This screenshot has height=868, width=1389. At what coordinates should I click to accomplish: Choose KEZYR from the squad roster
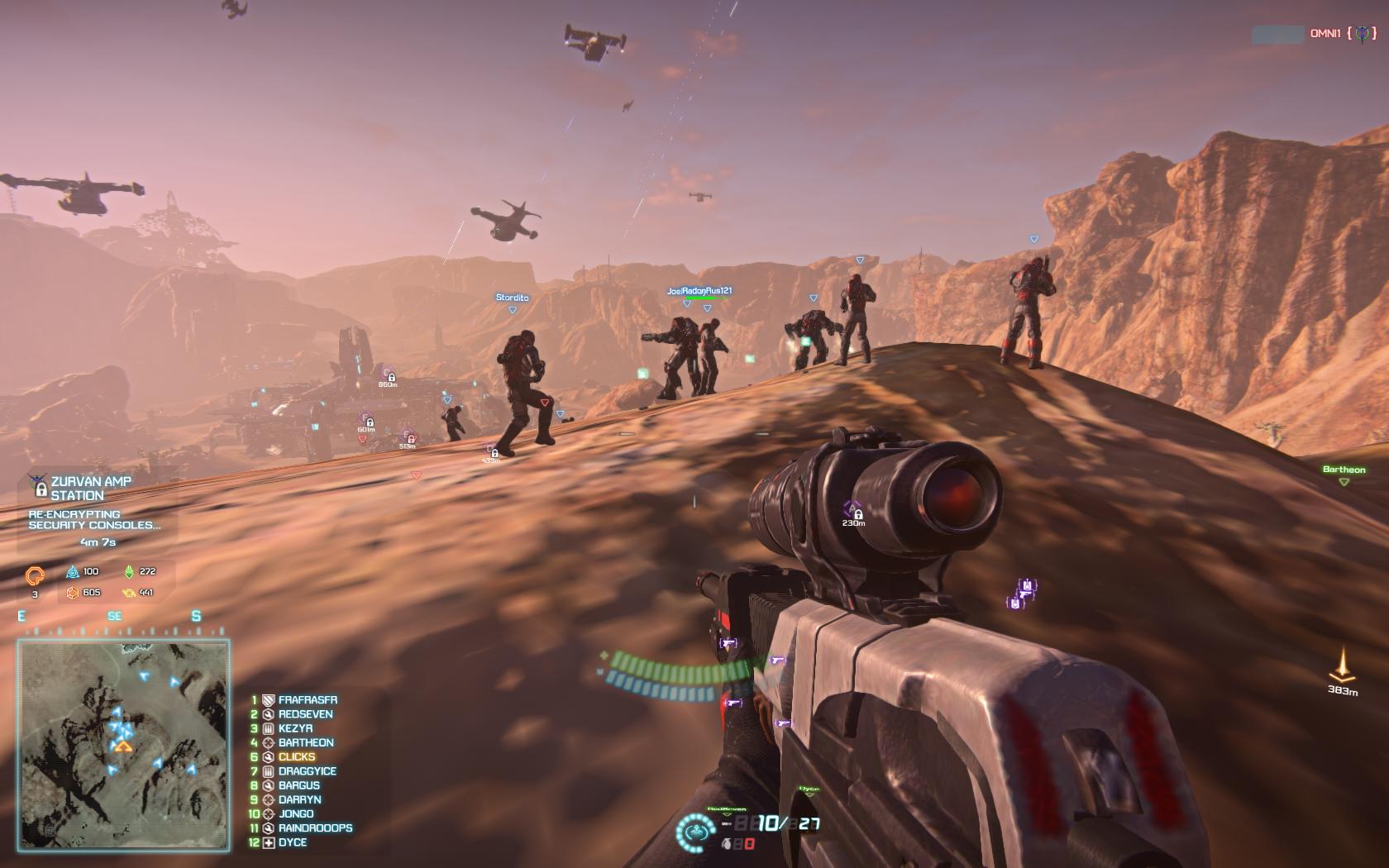pyautogui.click(x=295, y=728)
